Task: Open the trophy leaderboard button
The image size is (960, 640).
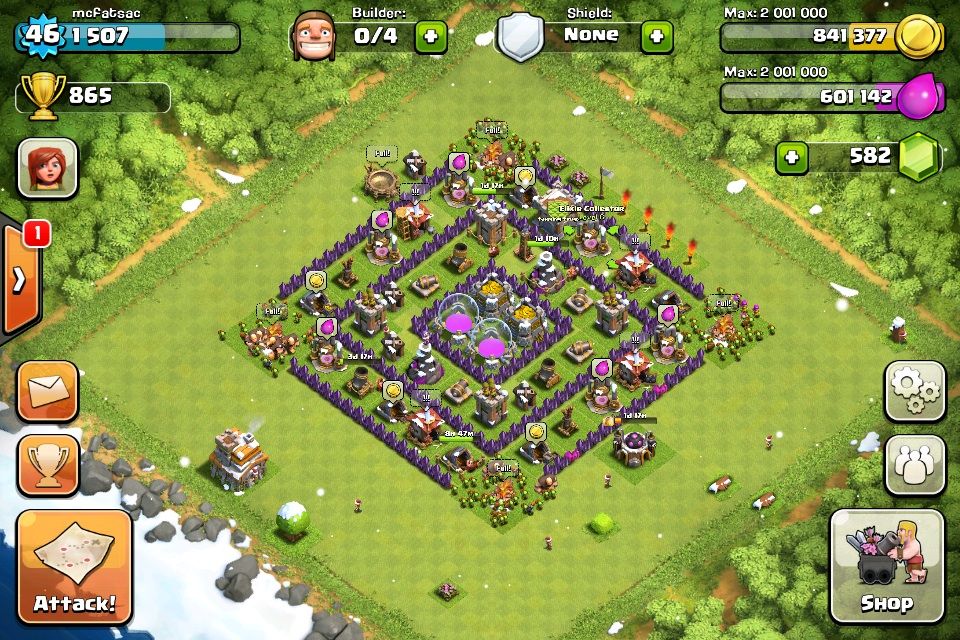Action: tap(47, 464)
